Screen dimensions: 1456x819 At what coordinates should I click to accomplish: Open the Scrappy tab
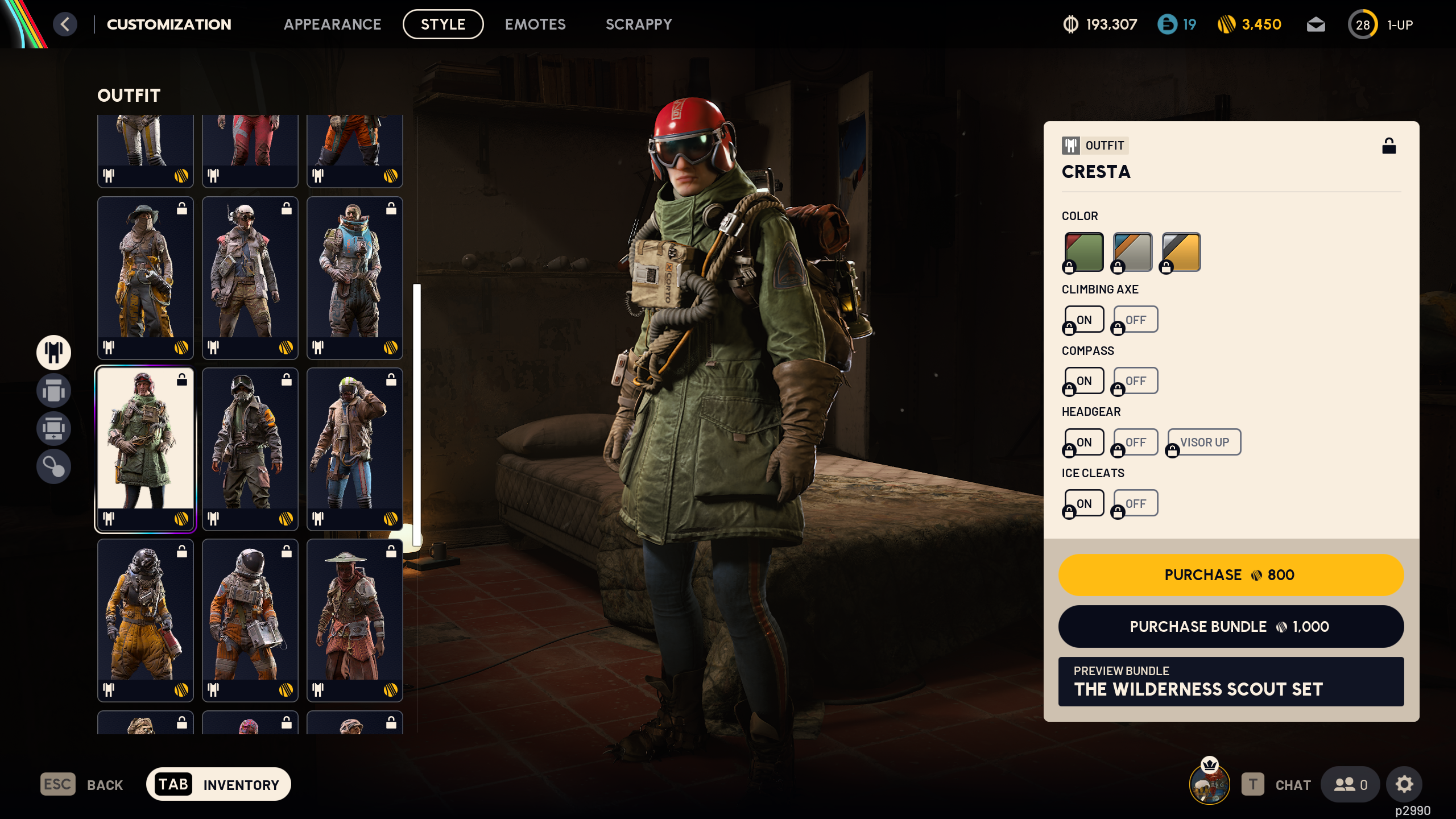point(639,24)
